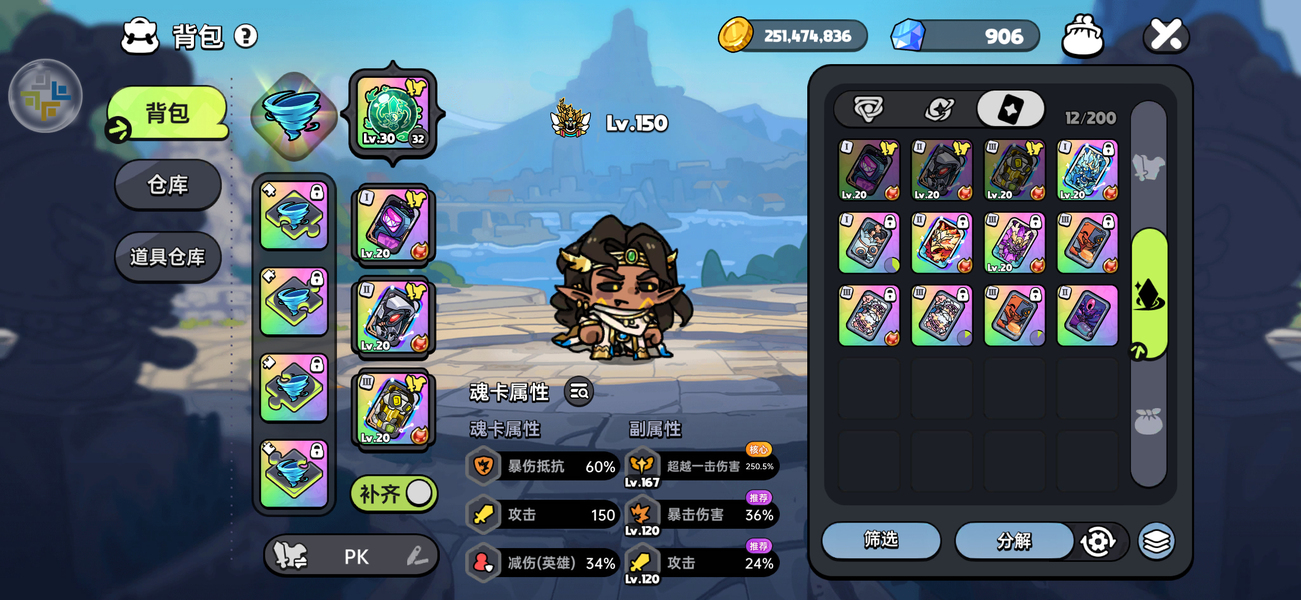Click the 筛选 filter button
This screenshot has height=600, width=1301.
(x=881, y=540)
